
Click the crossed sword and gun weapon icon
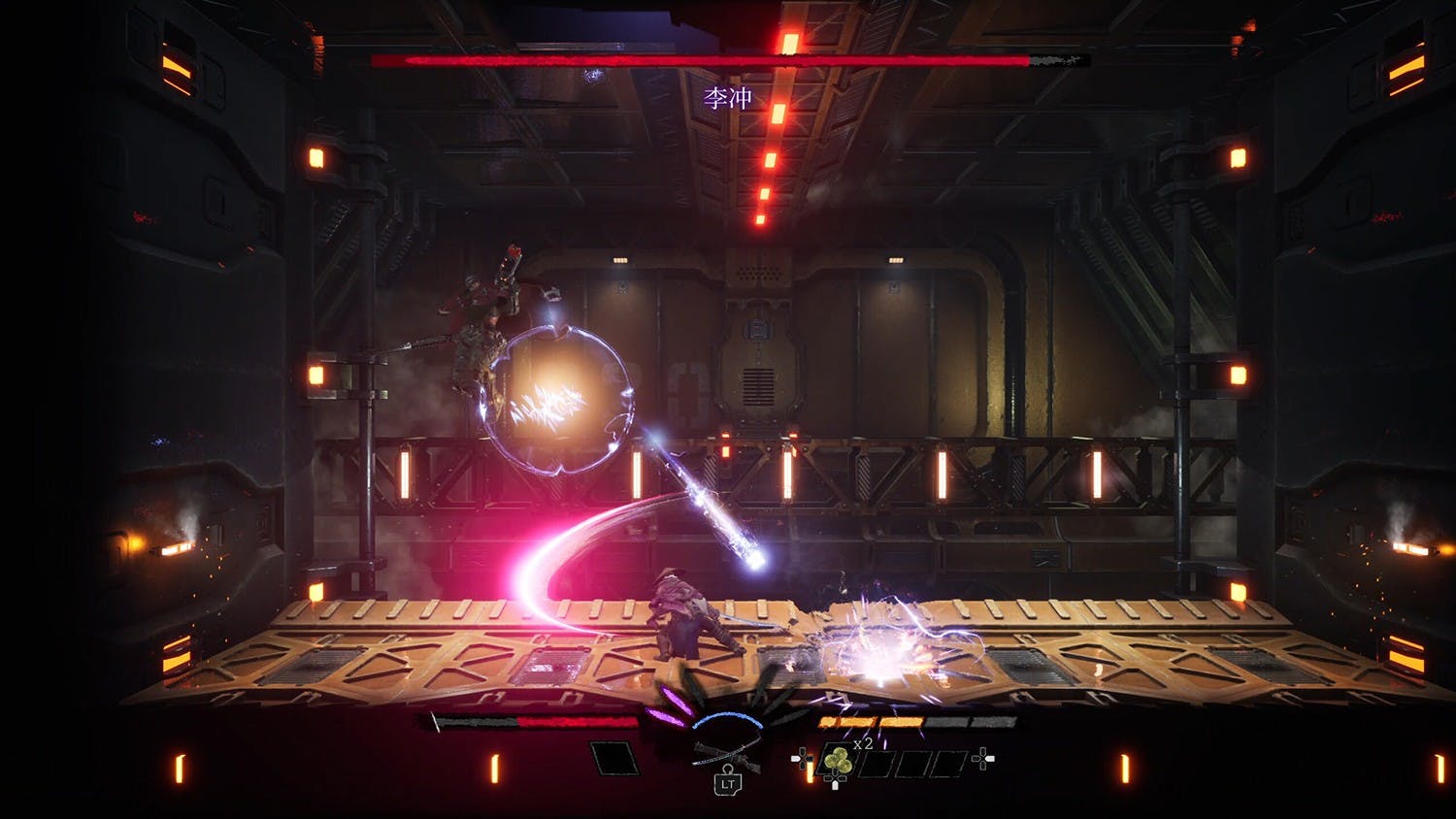726,751
